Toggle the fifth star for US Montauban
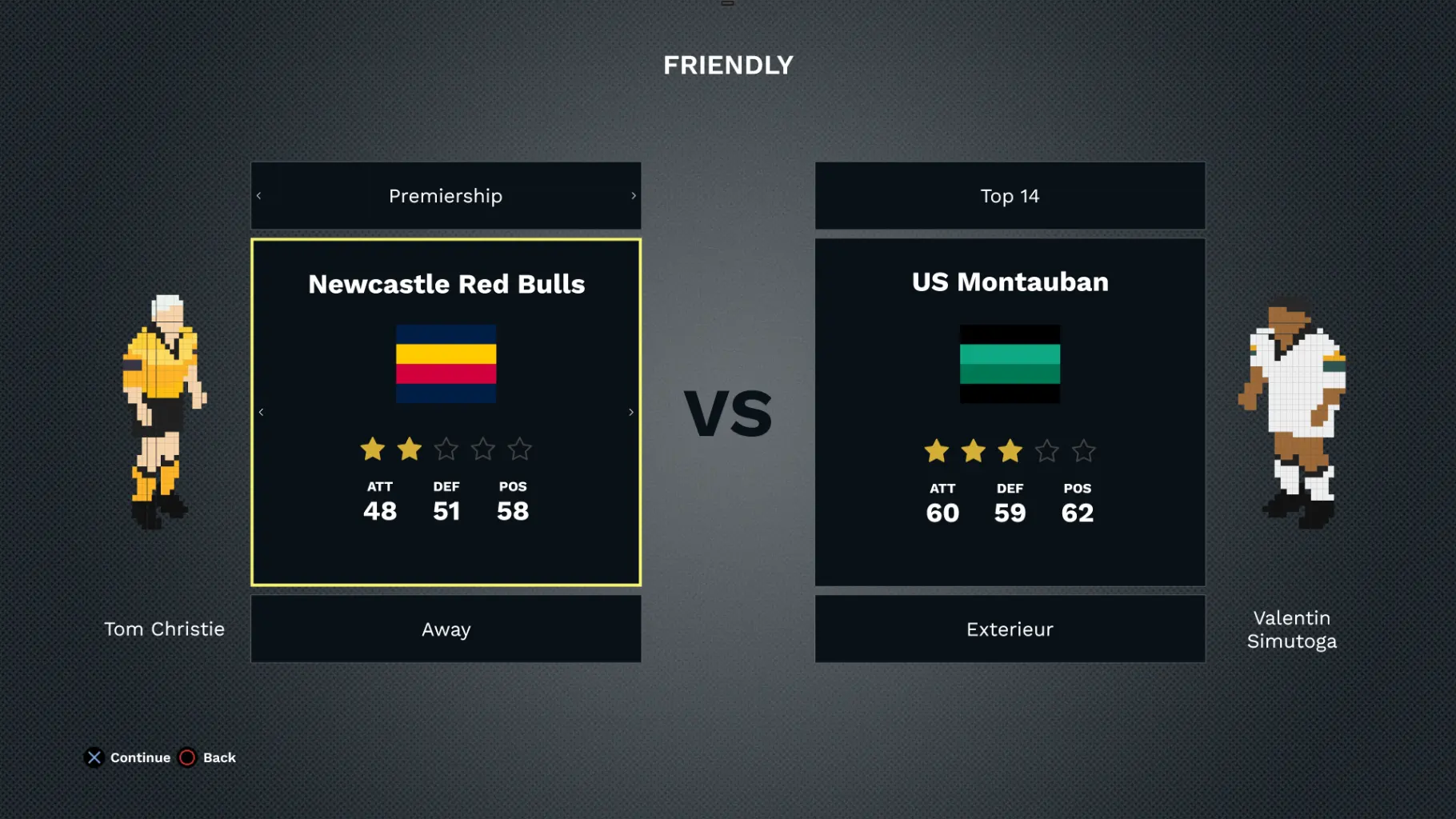The image size is (1456, 819). (1085, 451)
